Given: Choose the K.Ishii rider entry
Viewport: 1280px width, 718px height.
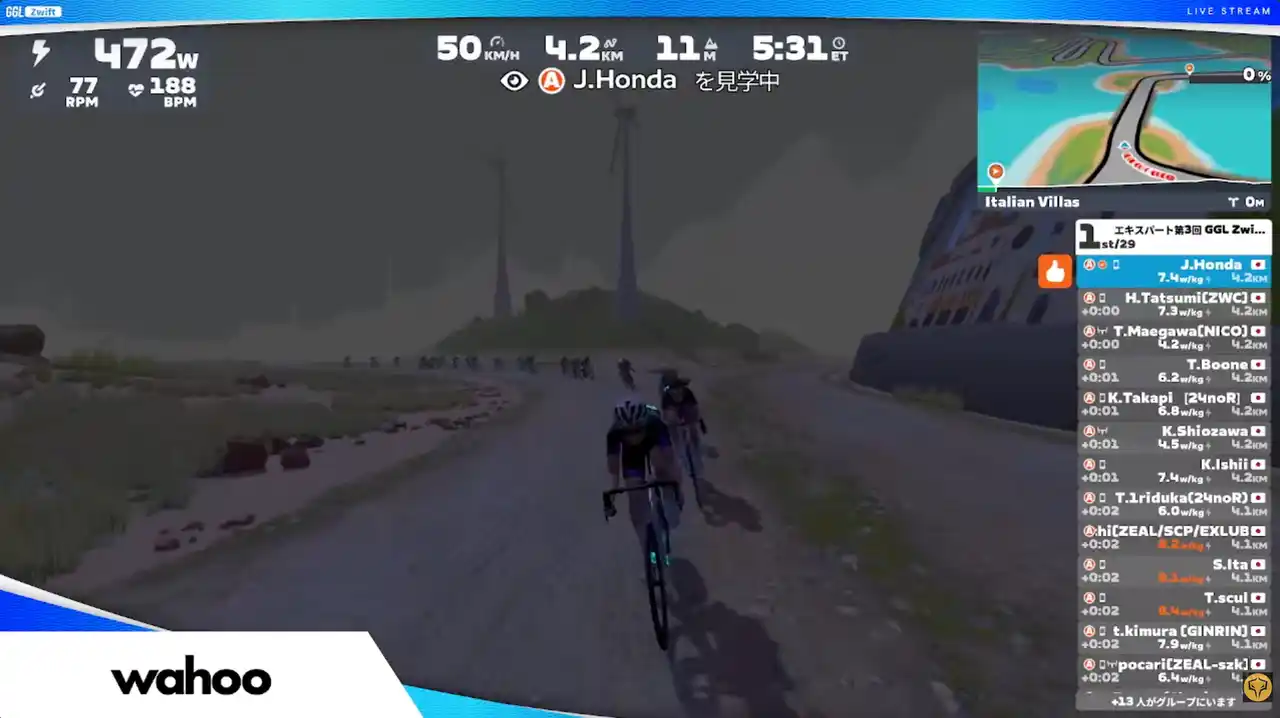Looking at the screenshot, I should 1174,471.
